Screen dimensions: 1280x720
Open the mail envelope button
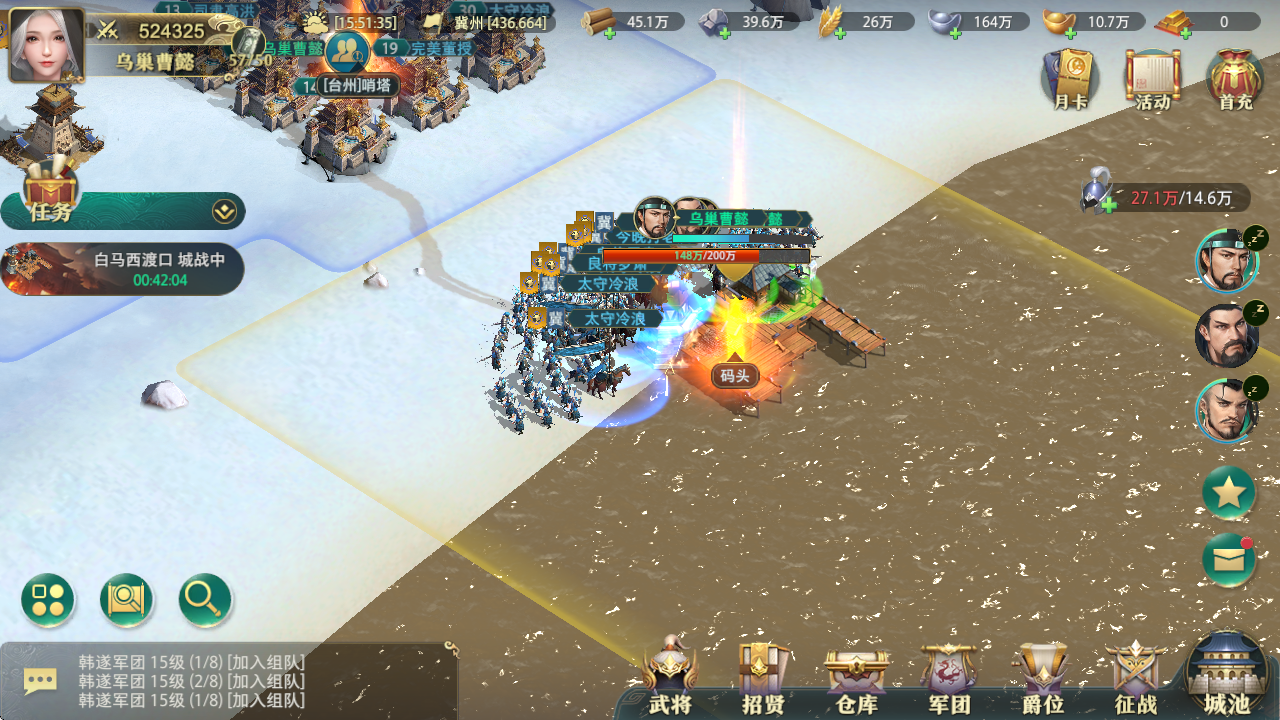pyautogui.click(x=1228, y=560)
